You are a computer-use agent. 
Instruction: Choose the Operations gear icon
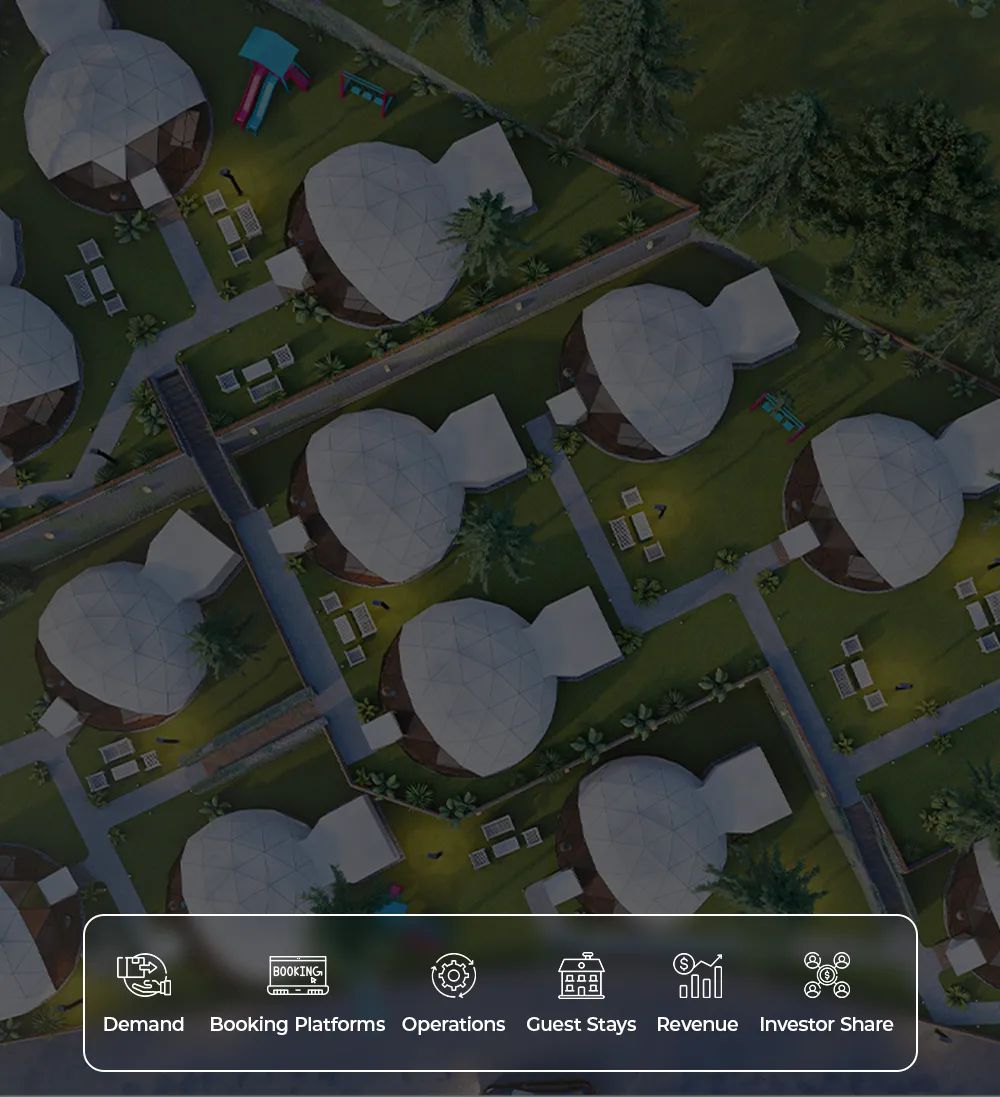(x=453, y=975)
